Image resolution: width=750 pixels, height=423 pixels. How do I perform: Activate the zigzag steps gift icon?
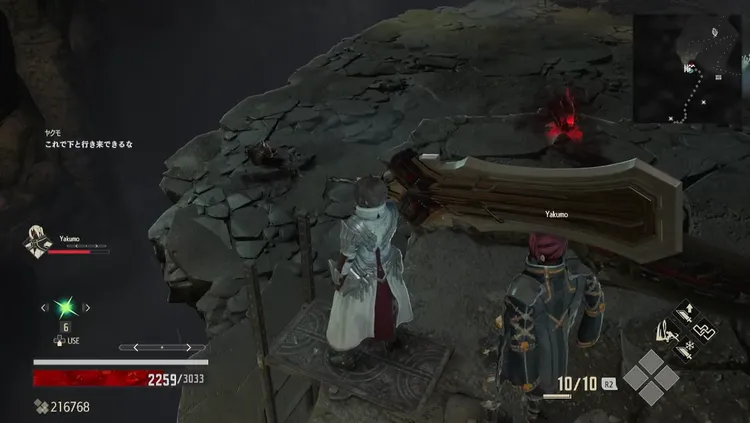705,330
